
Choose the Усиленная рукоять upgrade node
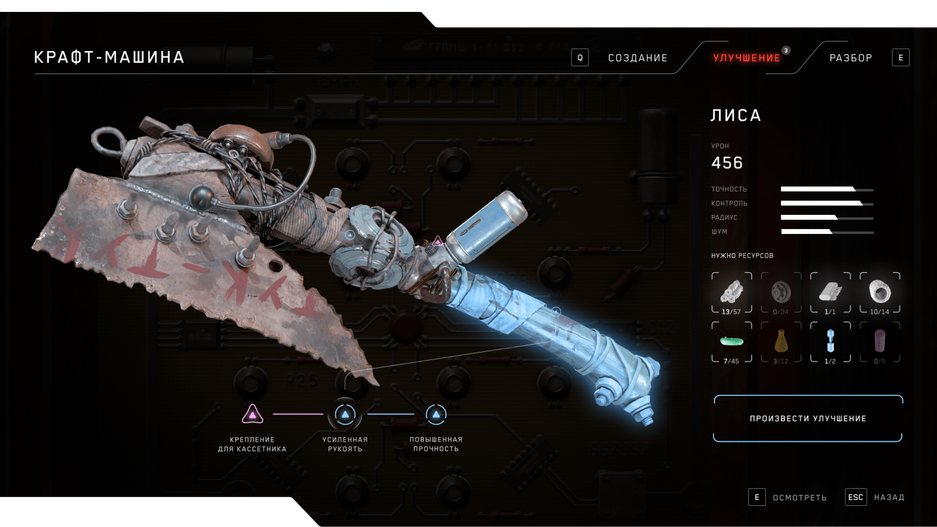point(345,414)
